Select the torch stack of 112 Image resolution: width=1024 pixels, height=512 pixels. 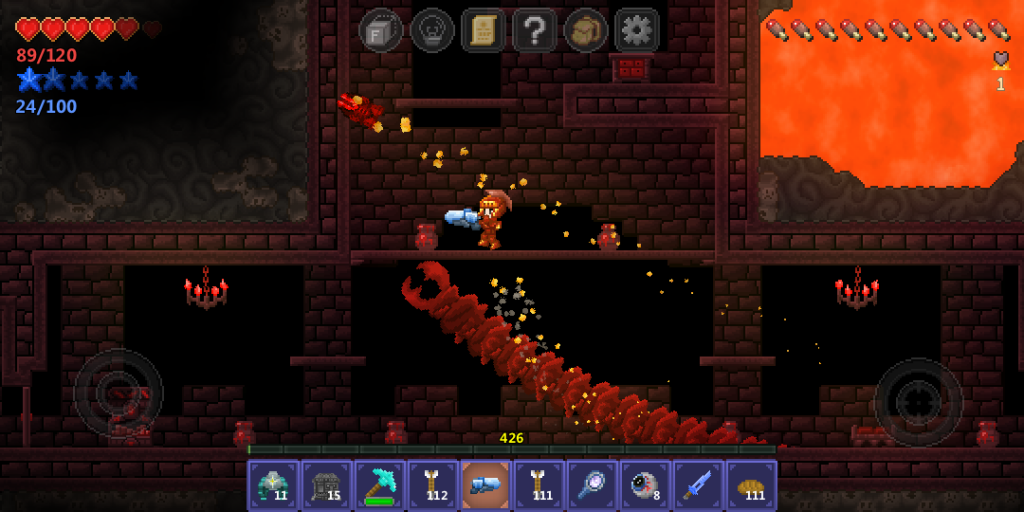click(x=432, y=485)
